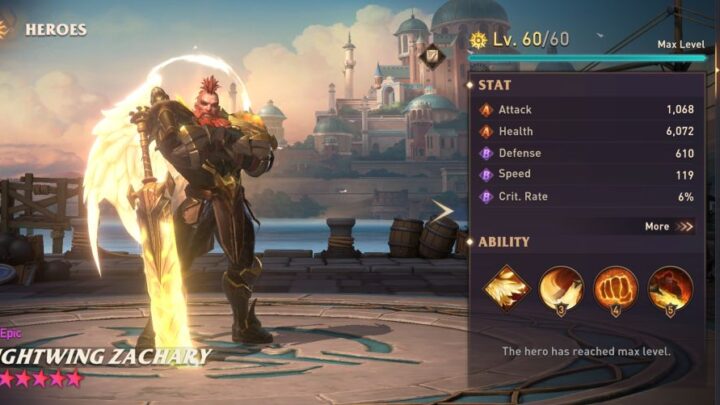Viewport: 720px width, 405px height.
Task: Click the shield emblem beside the level
Action: 433,56
